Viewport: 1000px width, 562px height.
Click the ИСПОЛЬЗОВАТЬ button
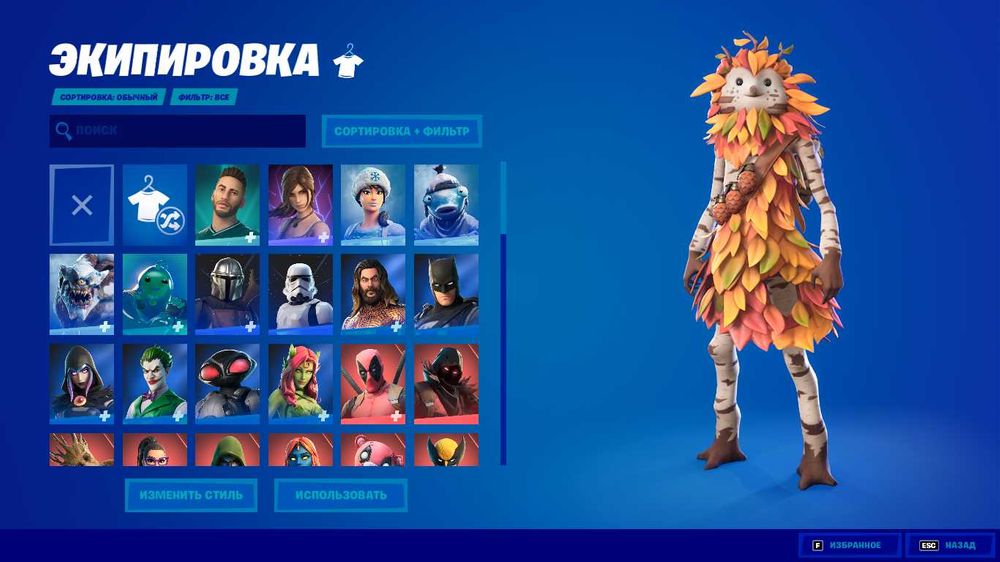(341, 495)
